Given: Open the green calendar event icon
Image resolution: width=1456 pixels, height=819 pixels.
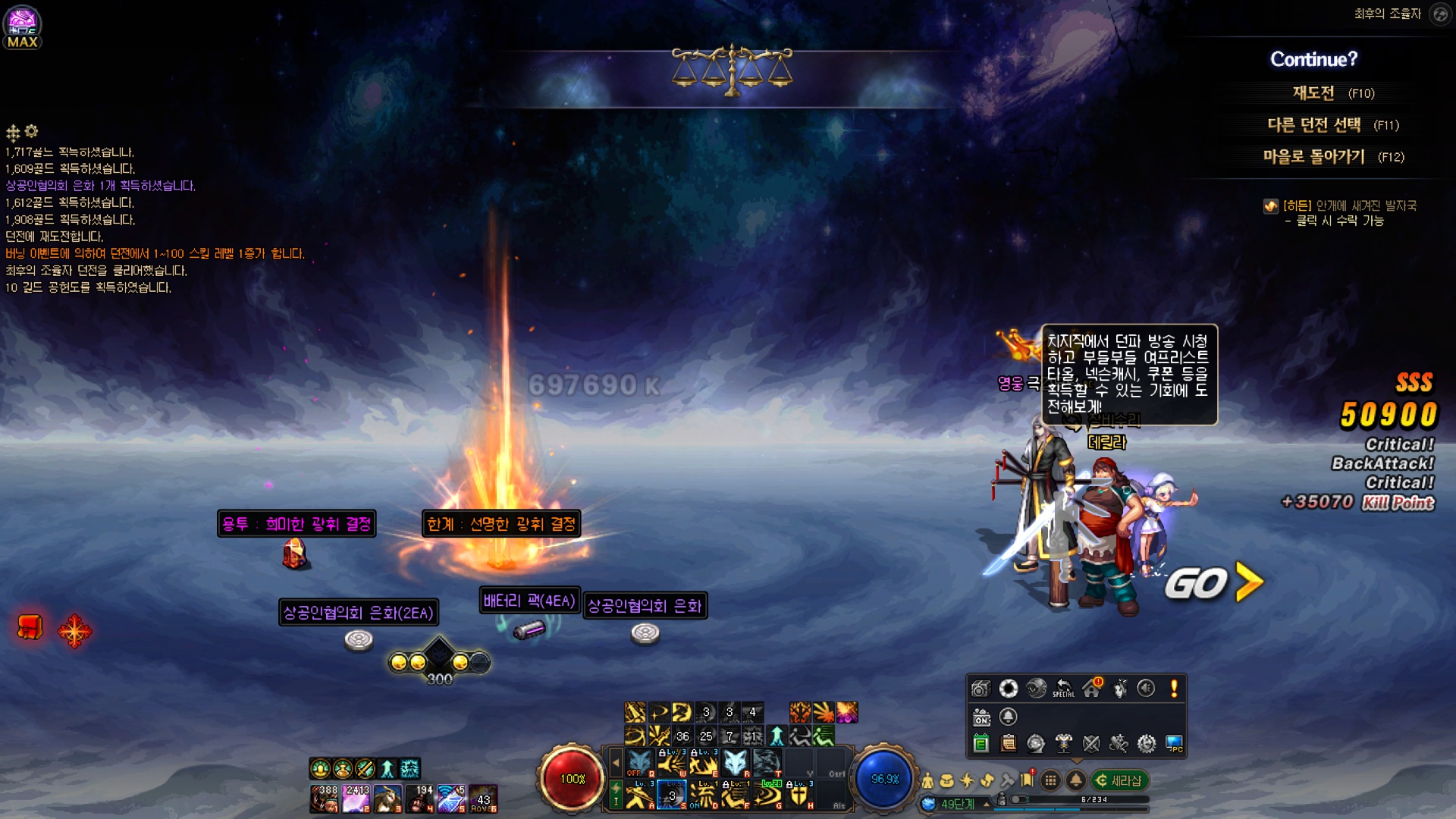Looking at the screenshot, I should 981,744.
